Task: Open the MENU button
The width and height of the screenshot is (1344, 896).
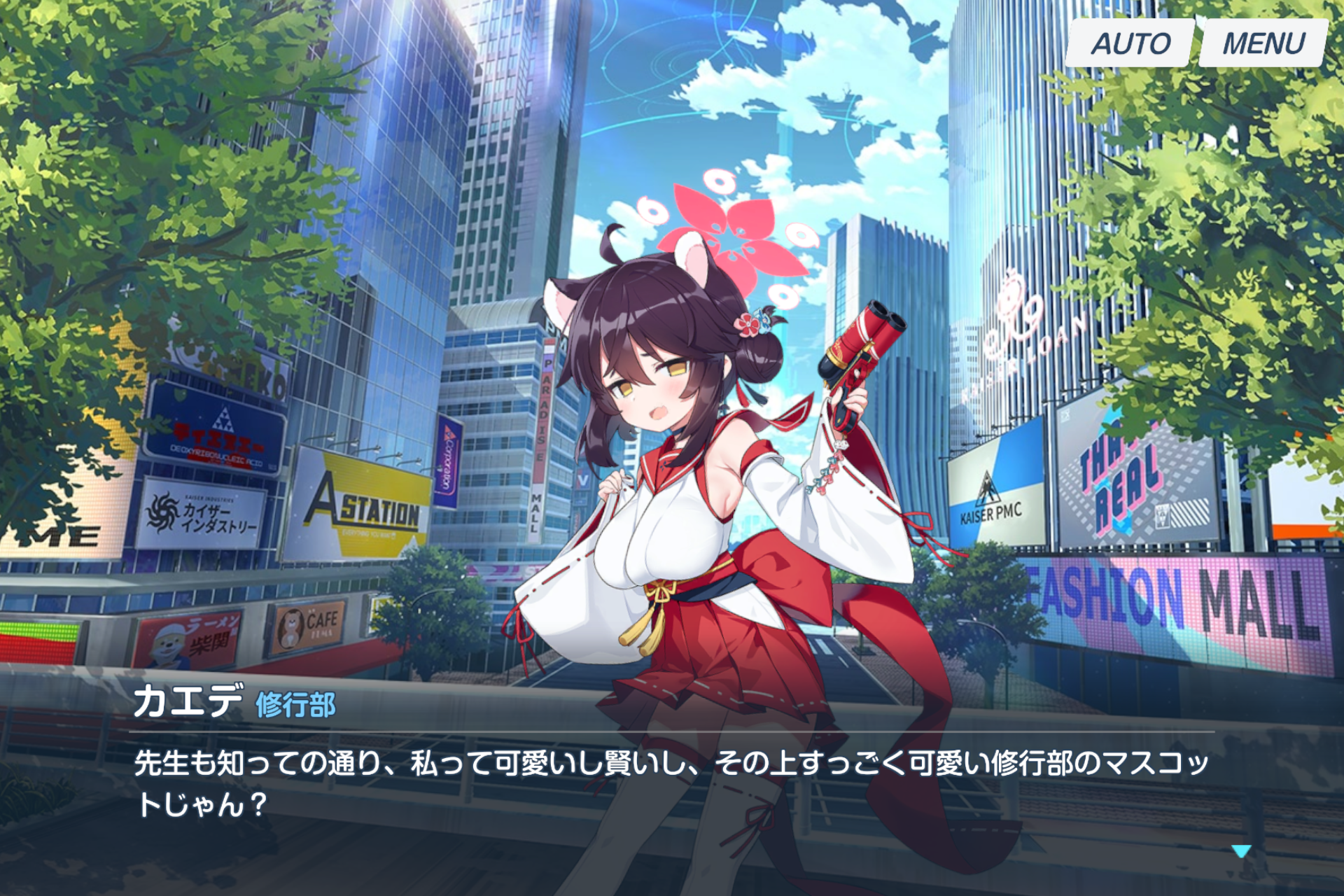Action: pyautogui.click(x=1262, y=43)
